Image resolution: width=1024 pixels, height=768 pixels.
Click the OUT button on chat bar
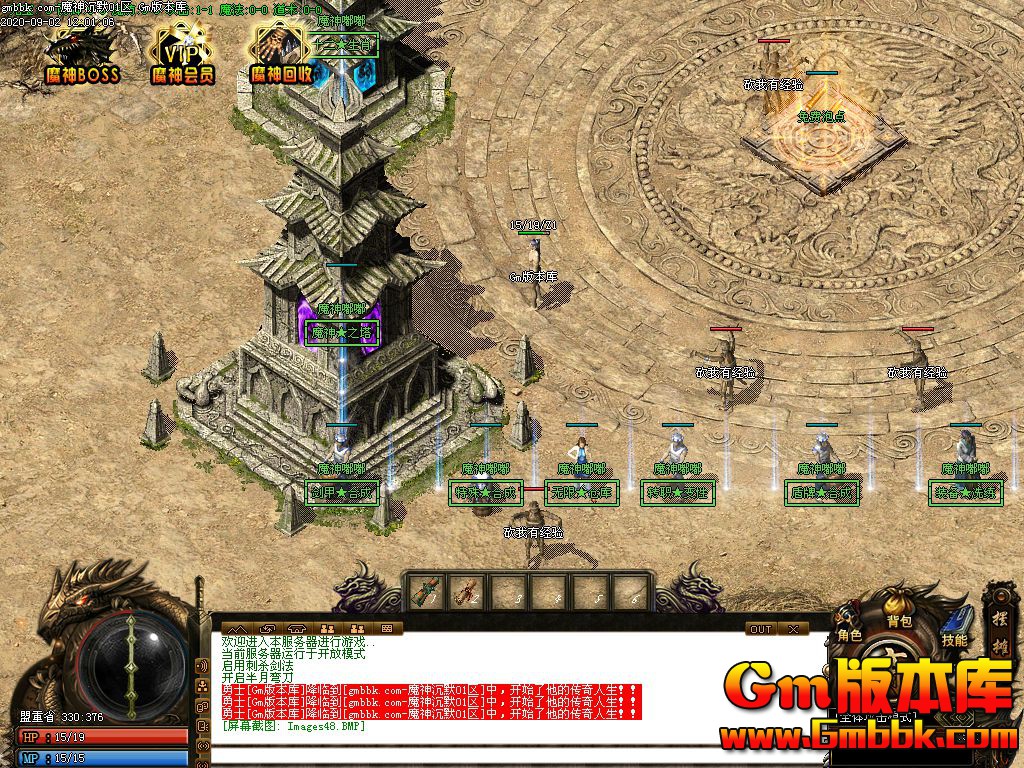click(x=761, y=629)
